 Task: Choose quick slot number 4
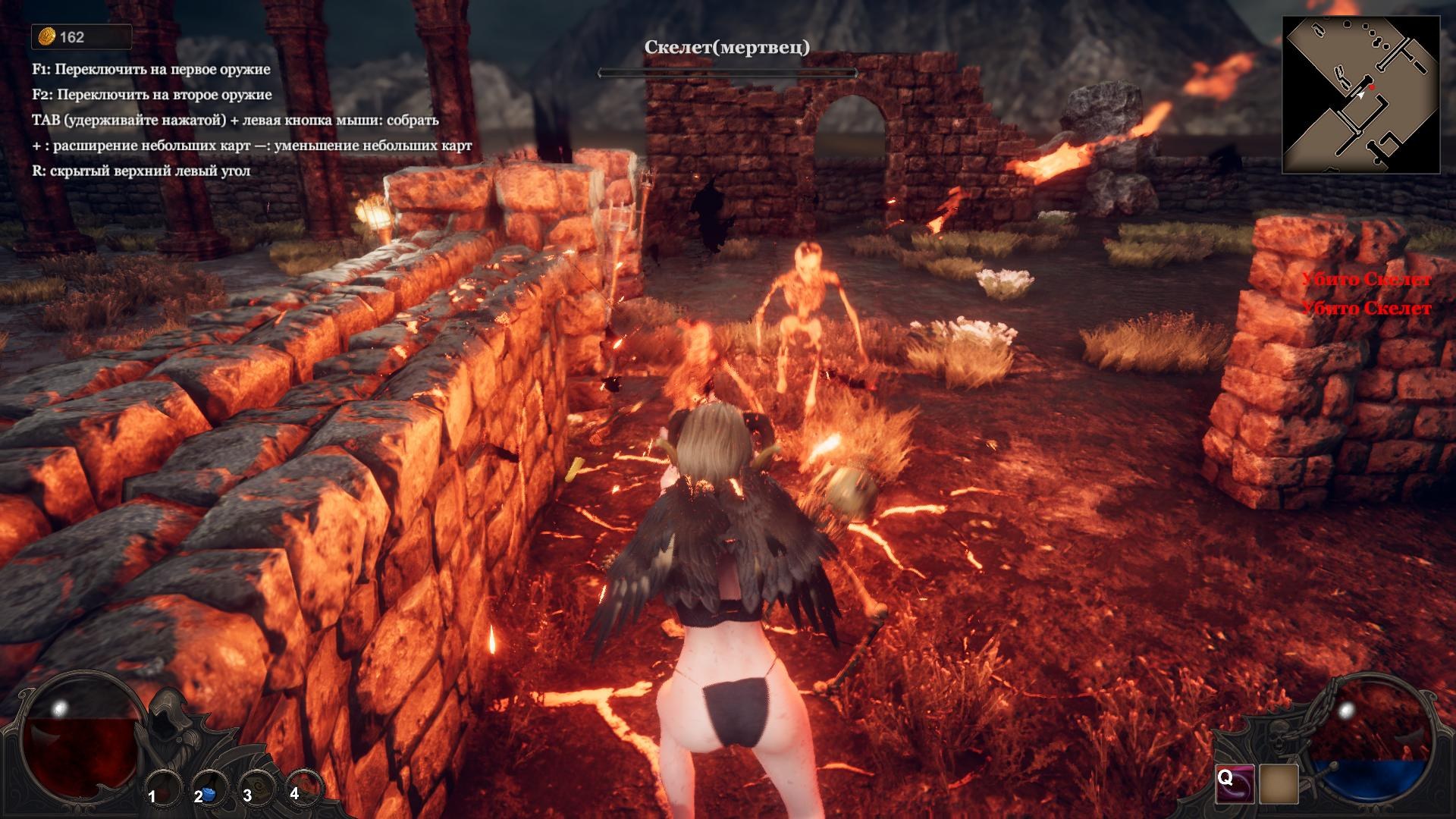point(304,786)
